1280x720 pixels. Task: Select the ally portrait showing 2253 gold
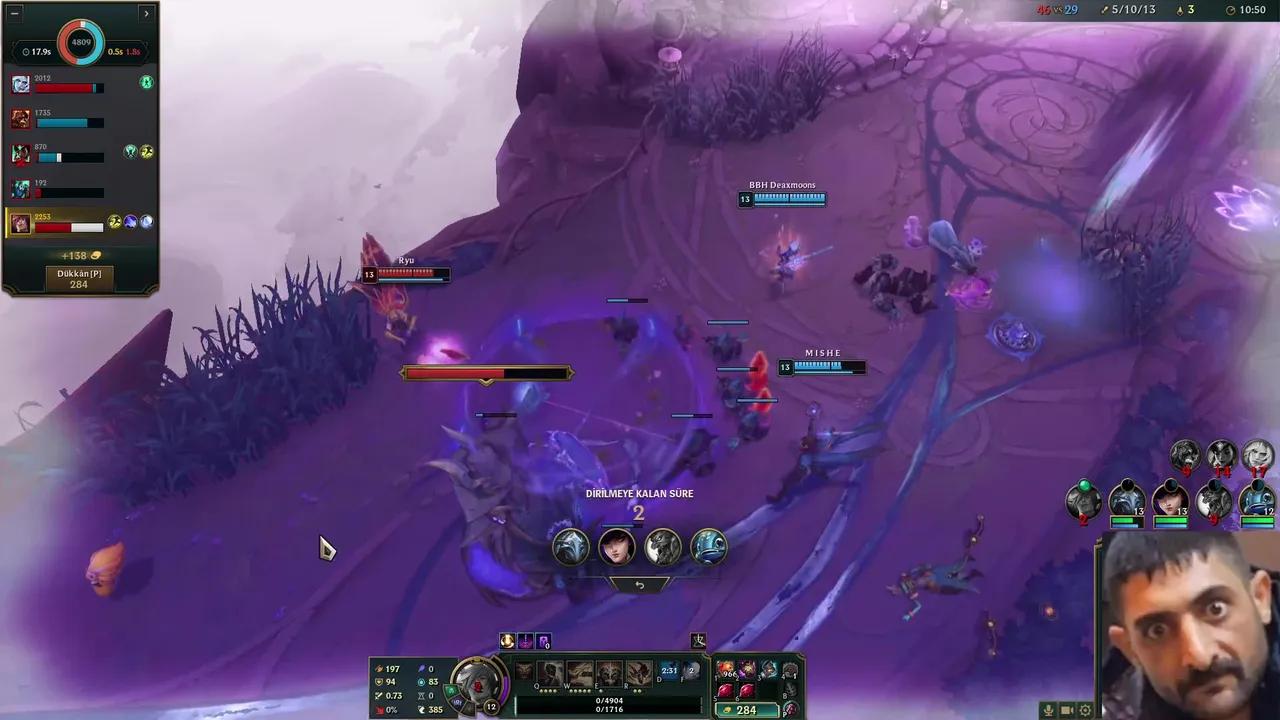[x=21, y=222]
